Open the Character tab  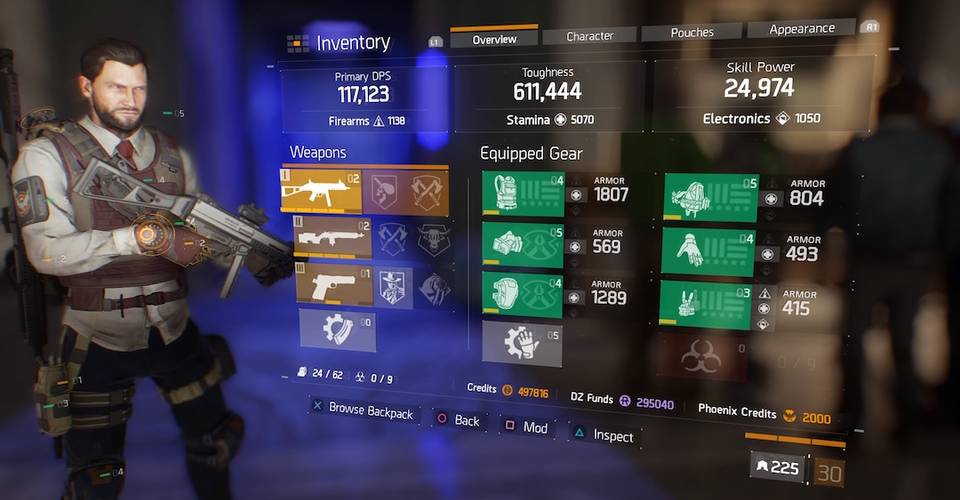590,36
